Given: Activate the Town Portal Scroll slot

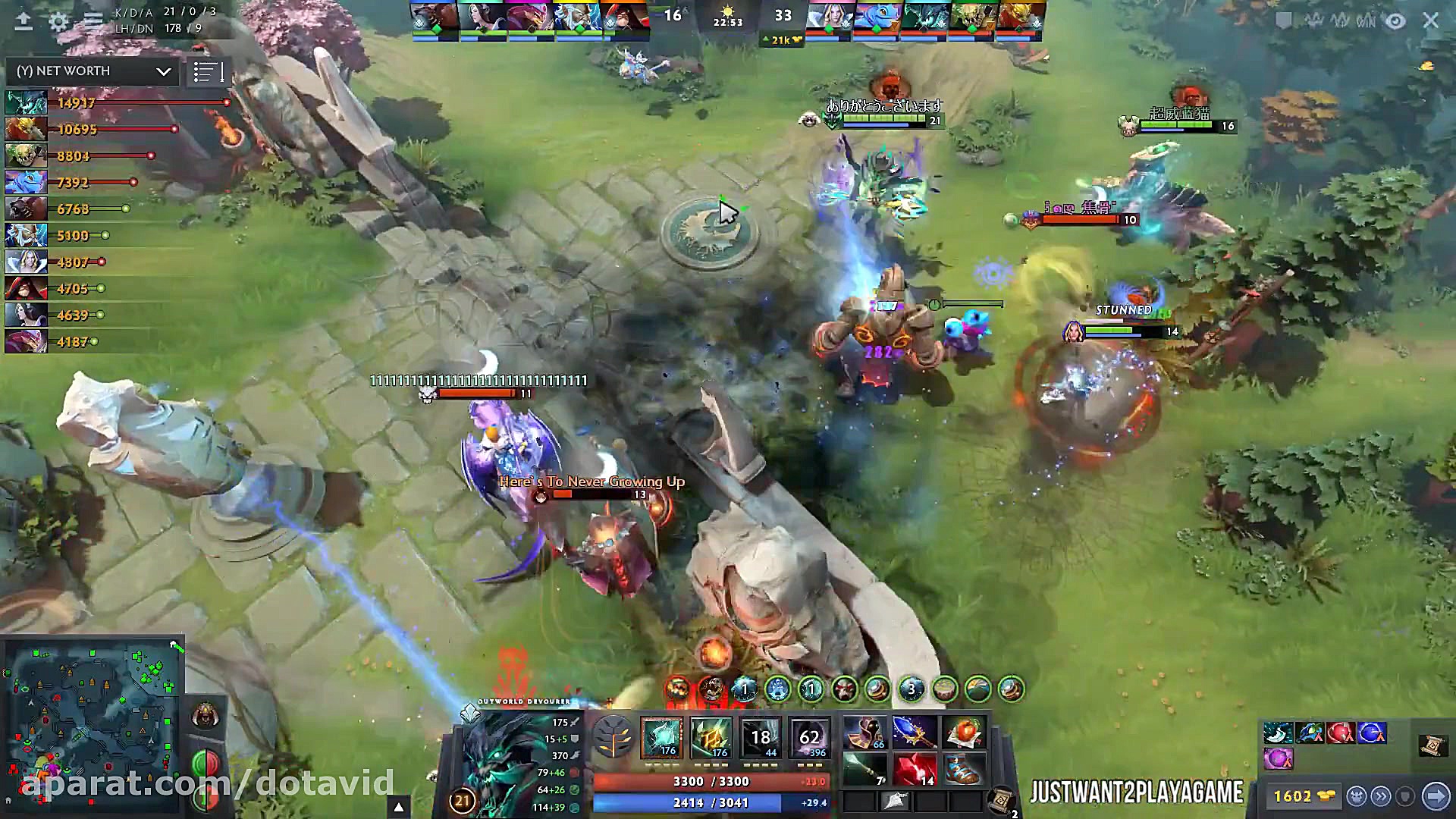Looking at the screenshot, I should [1000, 798].
